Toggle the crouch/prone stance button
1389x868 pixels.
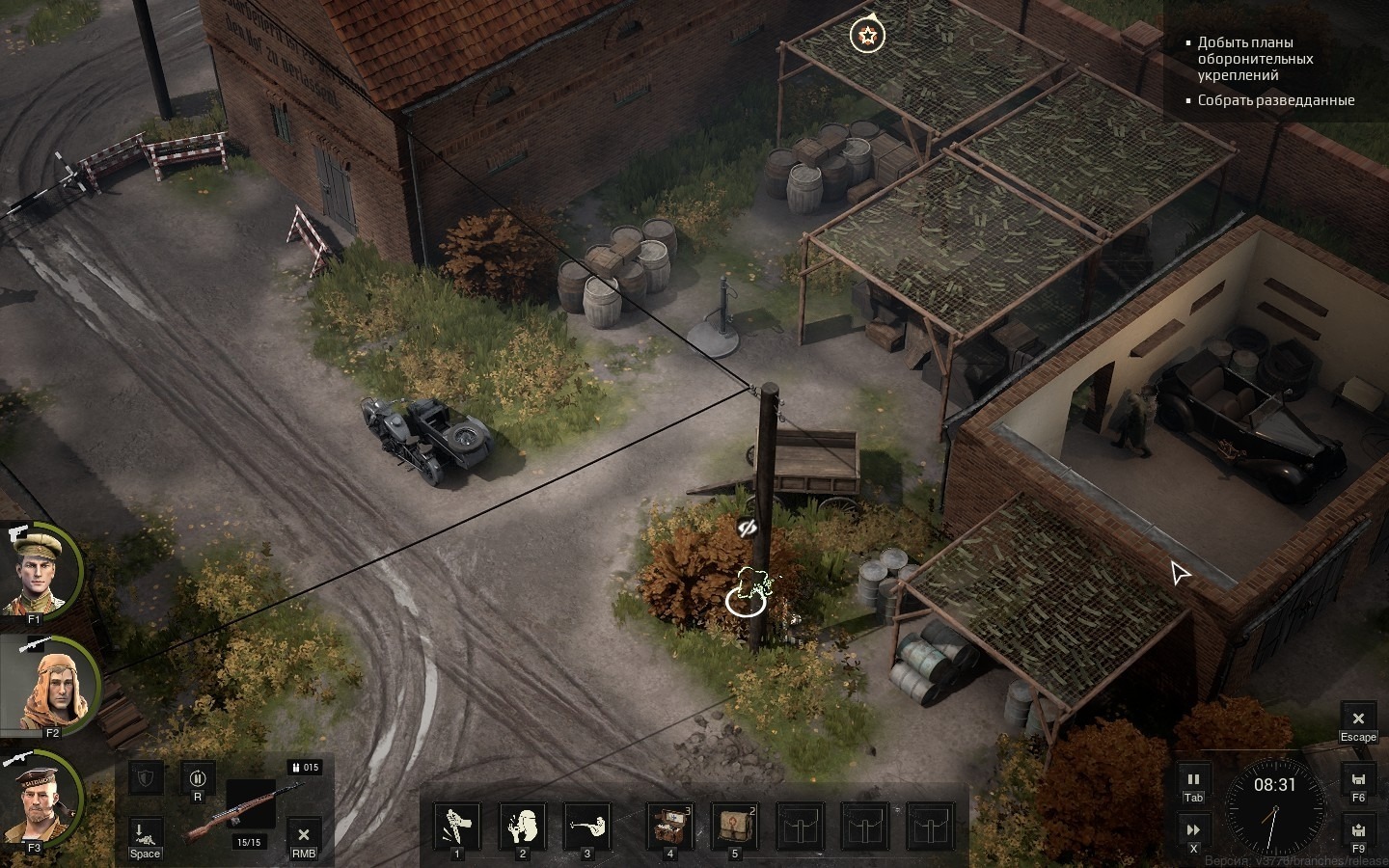[x=145, y=832]
